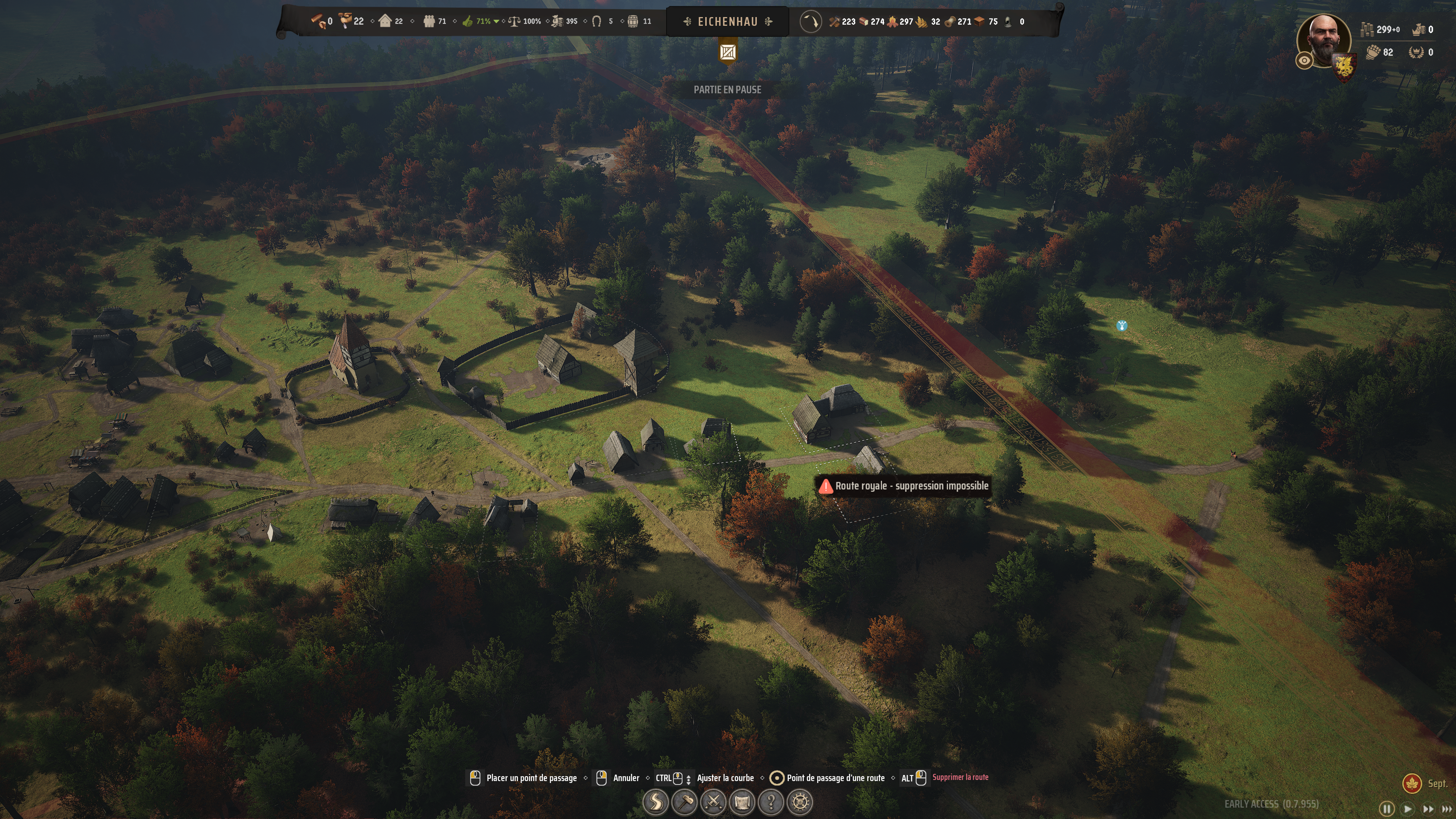
Task: Open the question mark help button
Action: tap(771, 802)
